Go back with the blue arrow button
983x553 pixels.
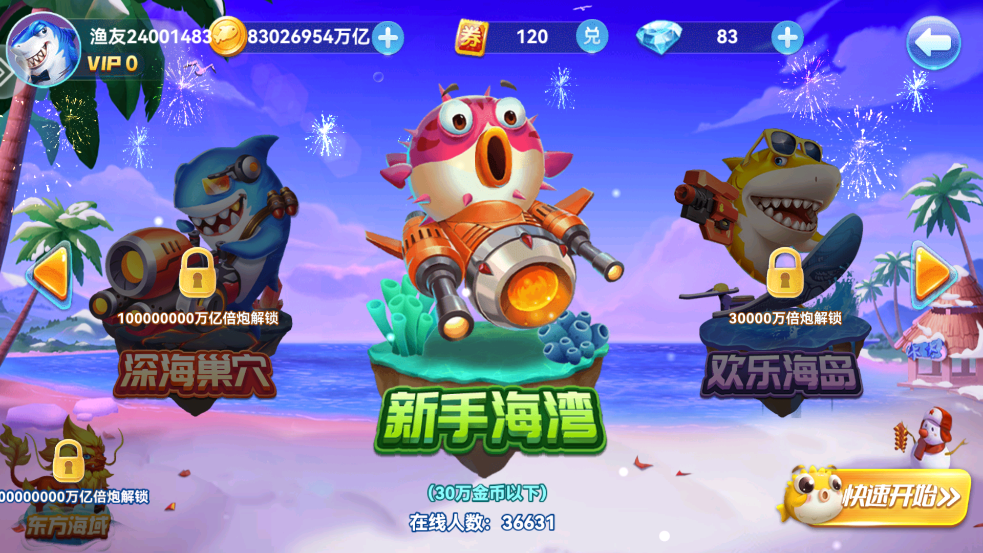[x=932, y=43]
